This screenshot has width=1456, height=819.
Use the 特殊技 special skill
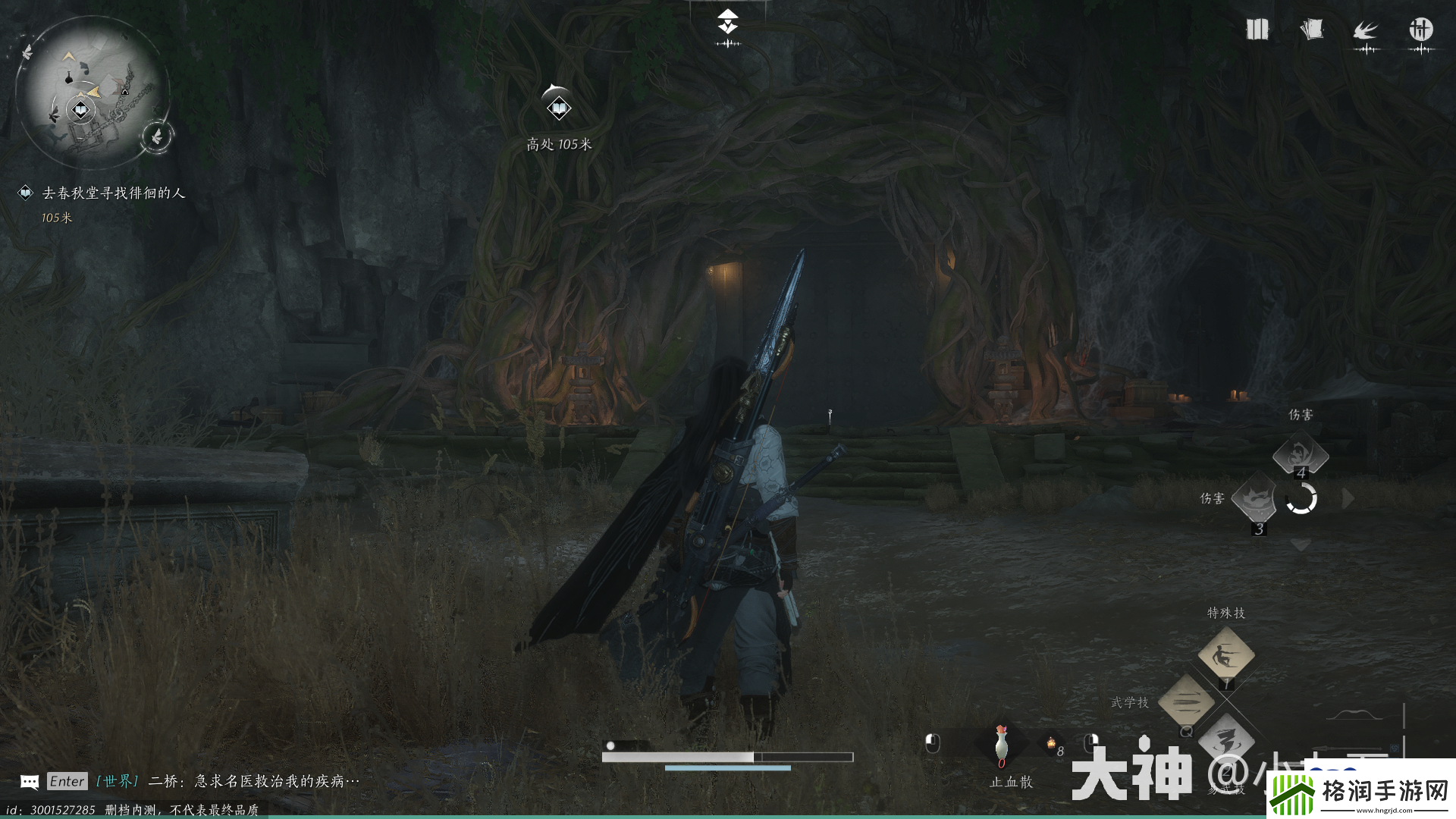[1225, 654]
